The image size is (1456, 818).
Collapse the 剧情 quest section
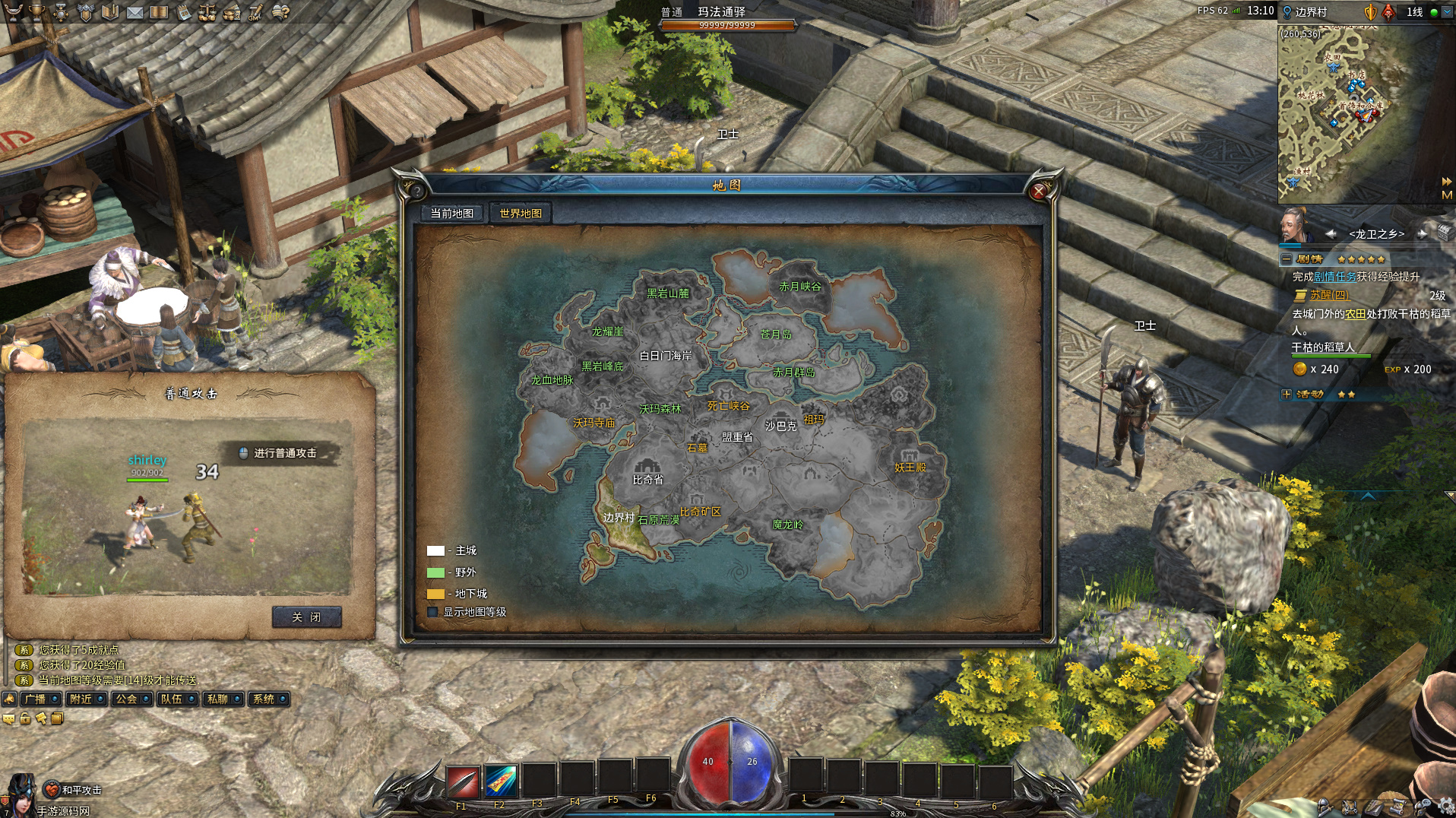[x=1286, y=259]
